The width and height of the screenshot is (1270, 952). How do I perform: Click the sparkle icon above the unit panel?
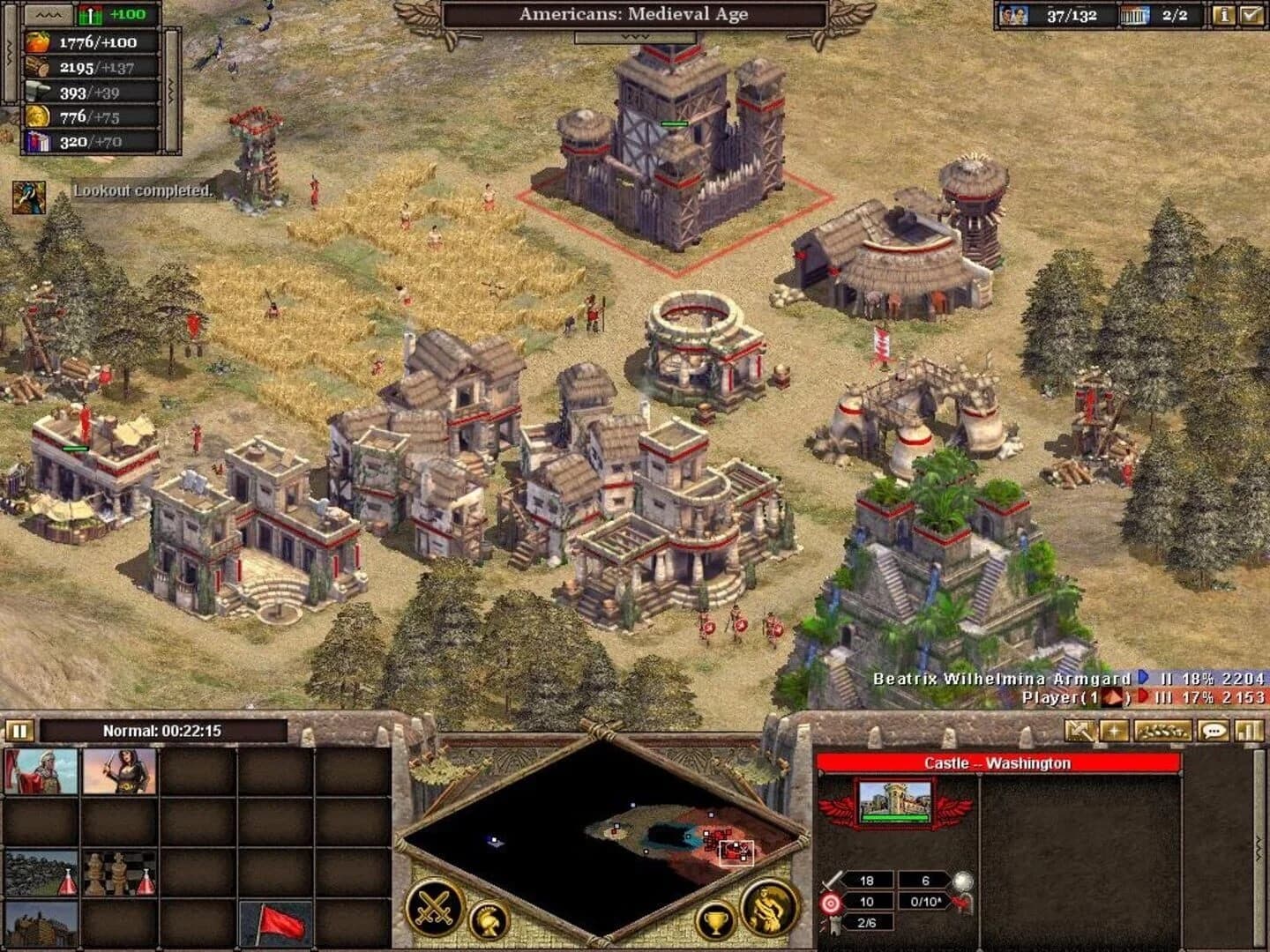click(1115, 731)
